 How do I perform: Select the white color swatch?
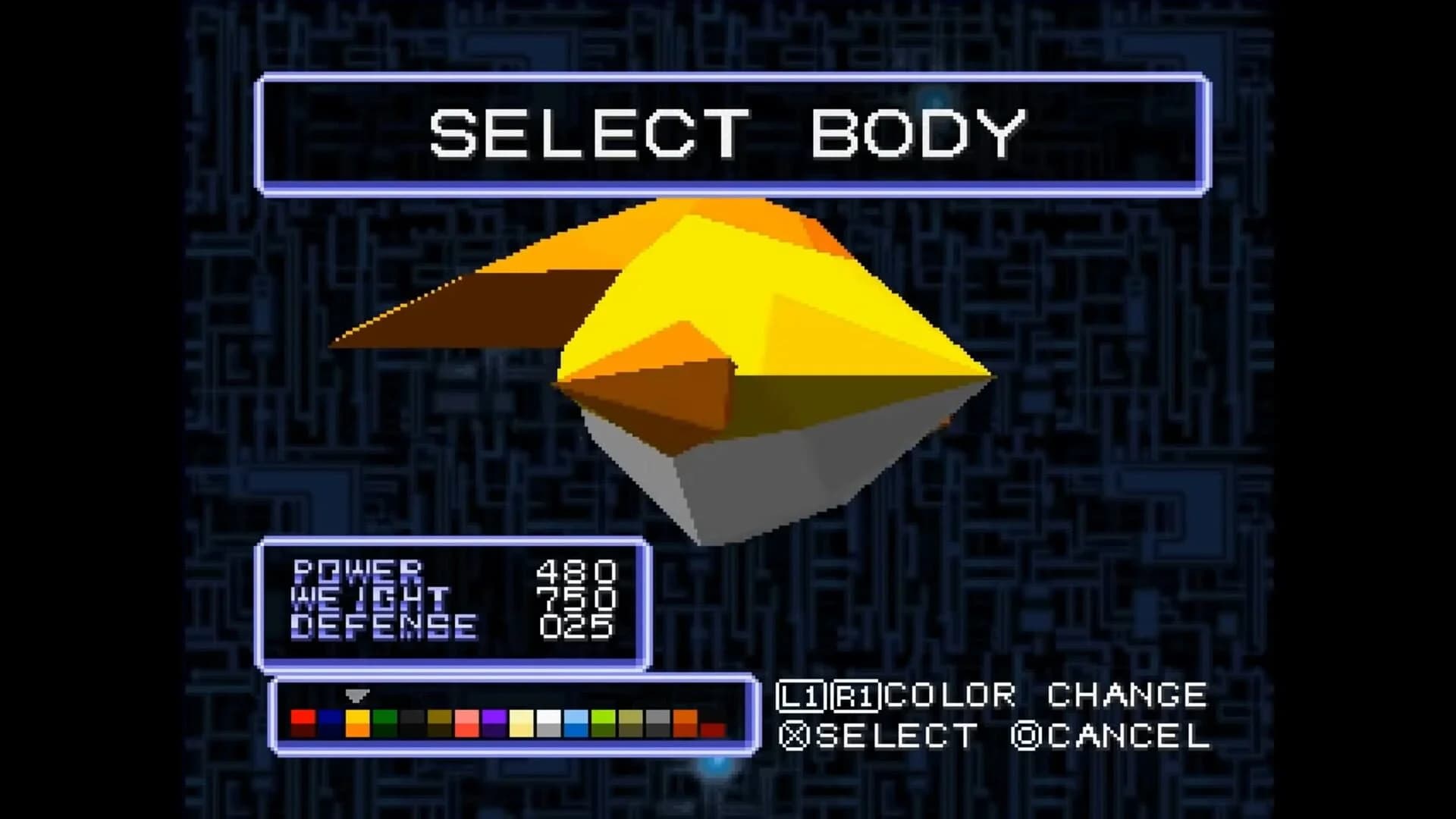(550, 720)
